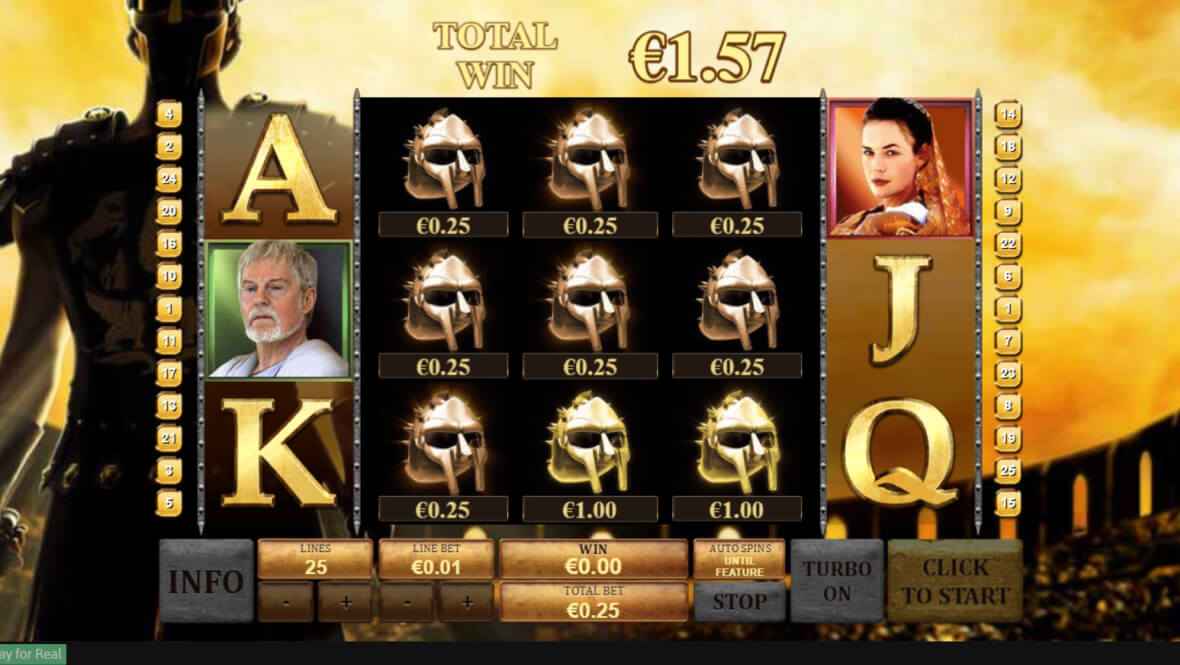
Task: Select payline marker 4
Action: point(169,114)
